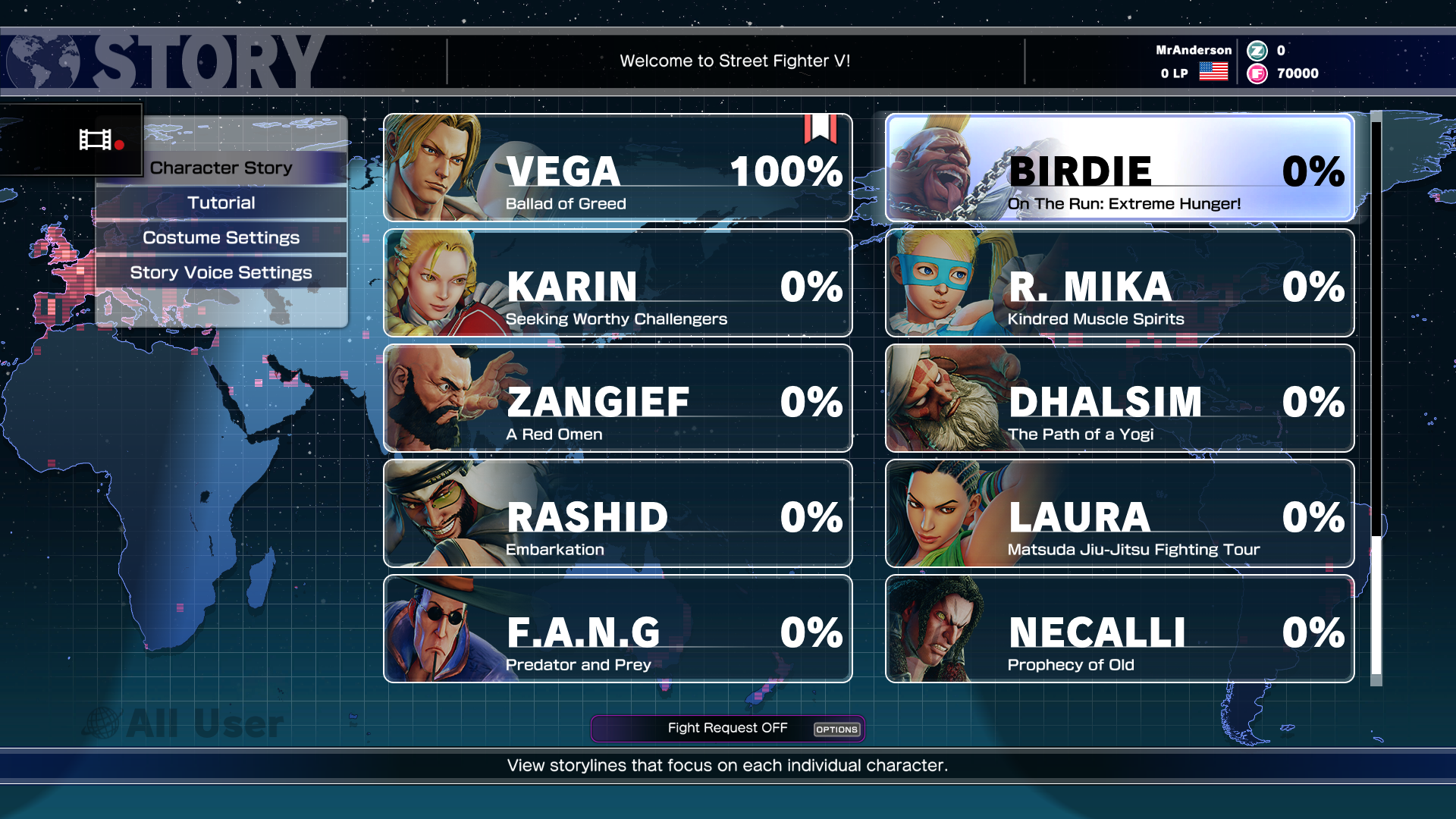The height and width of the screenshot is (819, 1456).
Task: Click the bookmark ribbon on Vega's card
Action: [819, 130]
